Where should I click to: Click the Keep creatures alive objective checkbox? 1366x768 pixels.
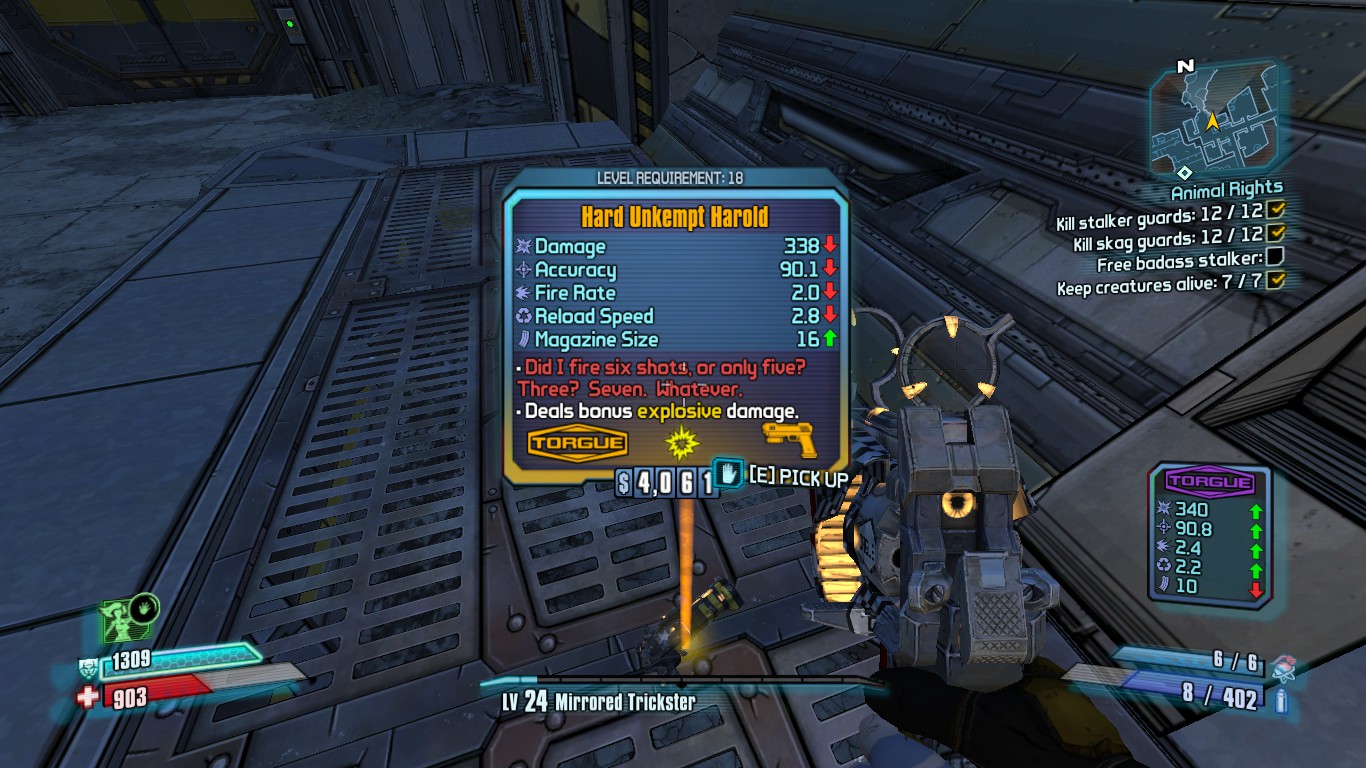[x=1275, y=282]
